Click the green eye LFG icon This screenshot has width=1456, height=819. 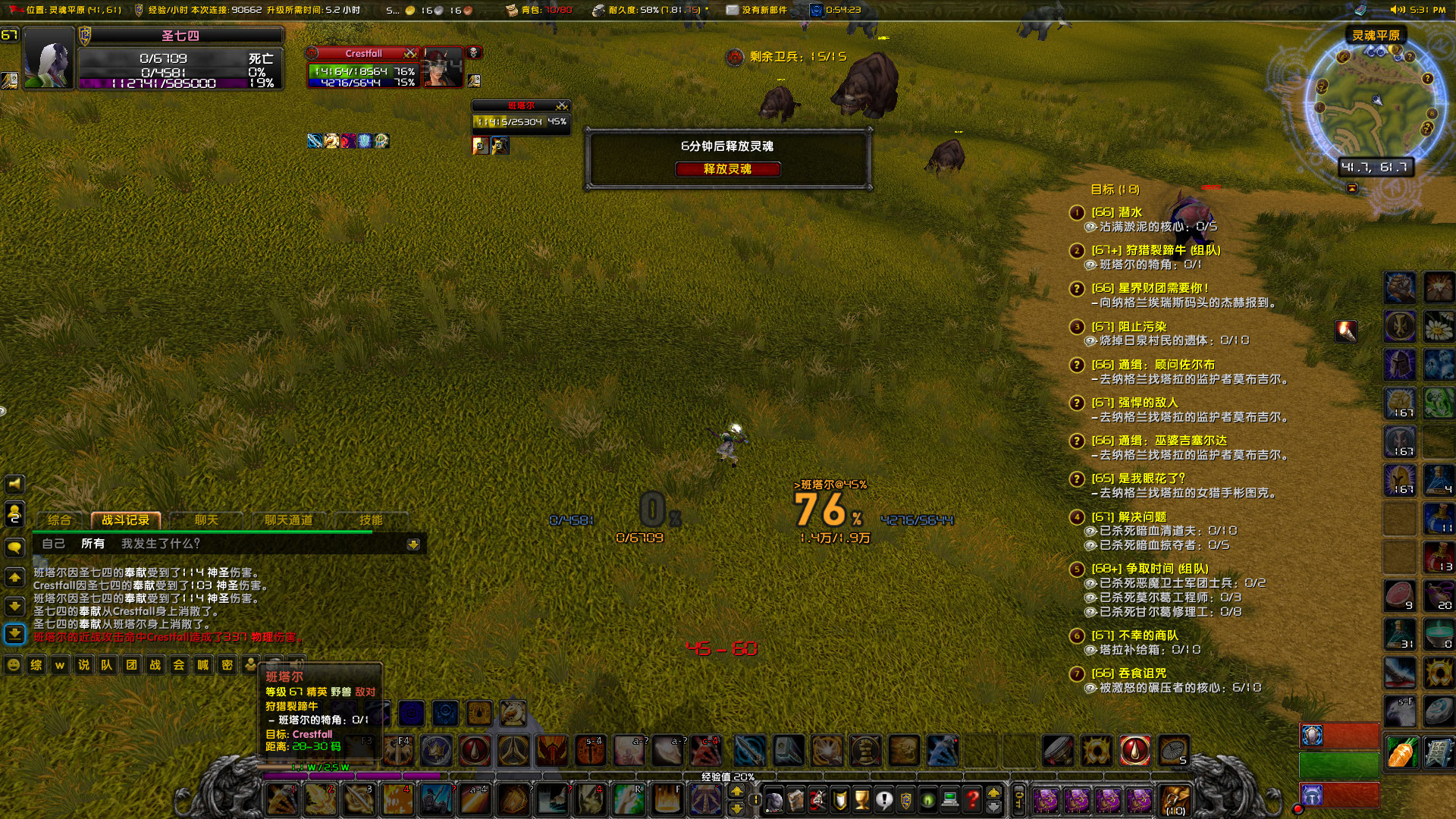928,799
